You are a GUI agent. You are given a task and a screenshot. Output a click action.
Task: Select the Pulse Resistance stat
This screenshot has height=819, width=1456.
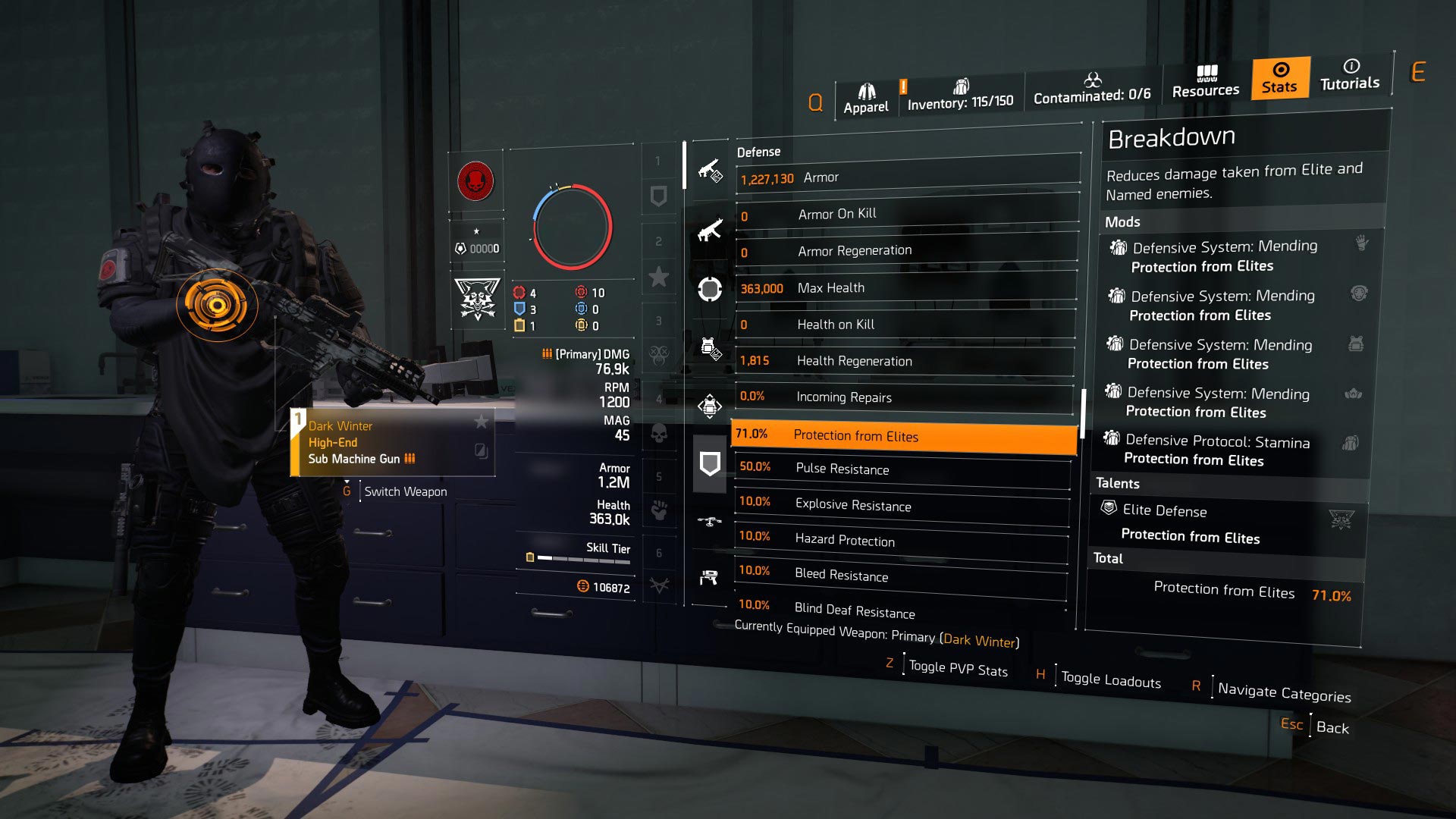click(902, 469)
